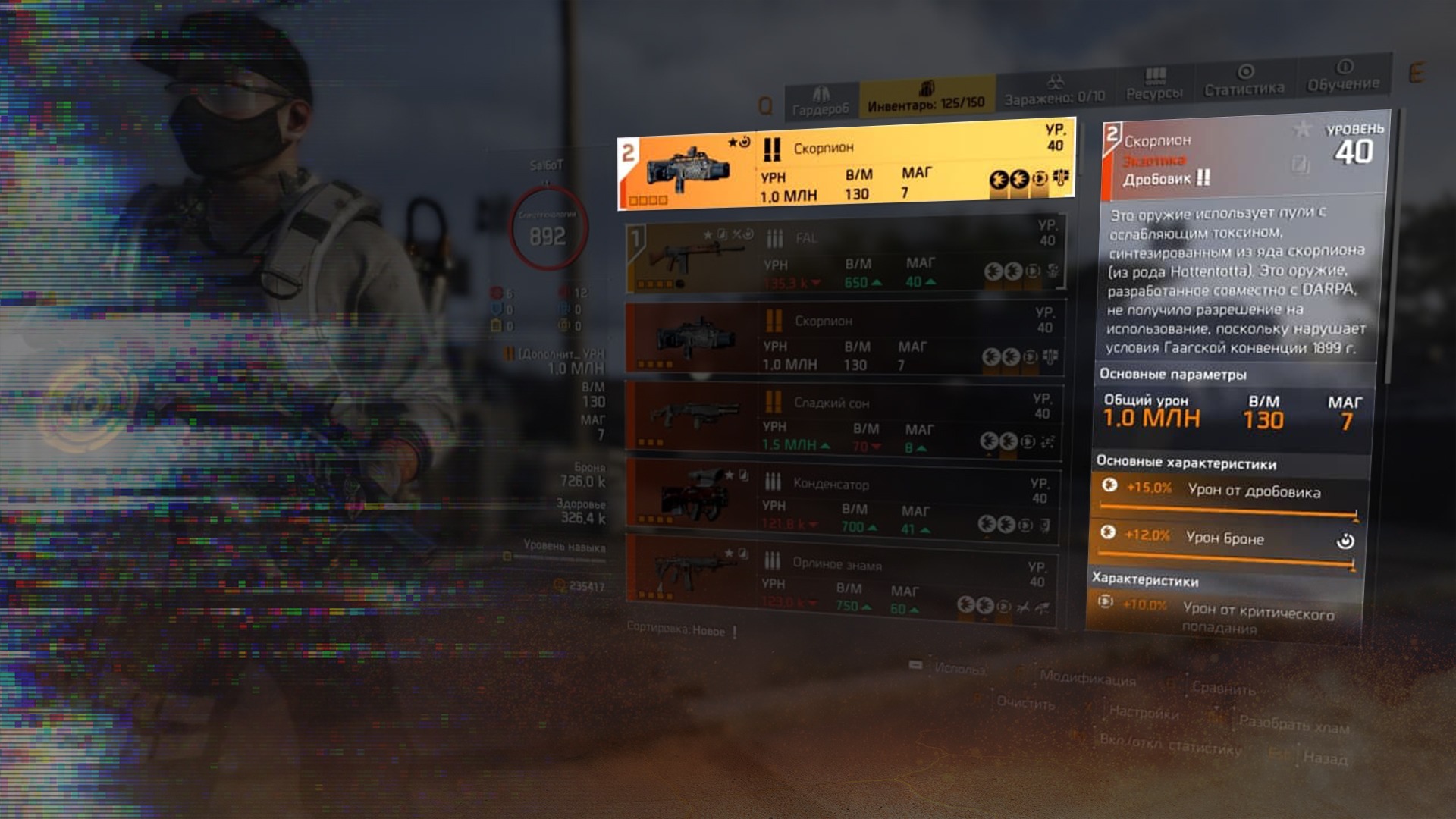The height and width of the screenshot is (819, 1456).
Task: Switch to the Инвентарь 125/150 tab
Action: tap(926, 96)
